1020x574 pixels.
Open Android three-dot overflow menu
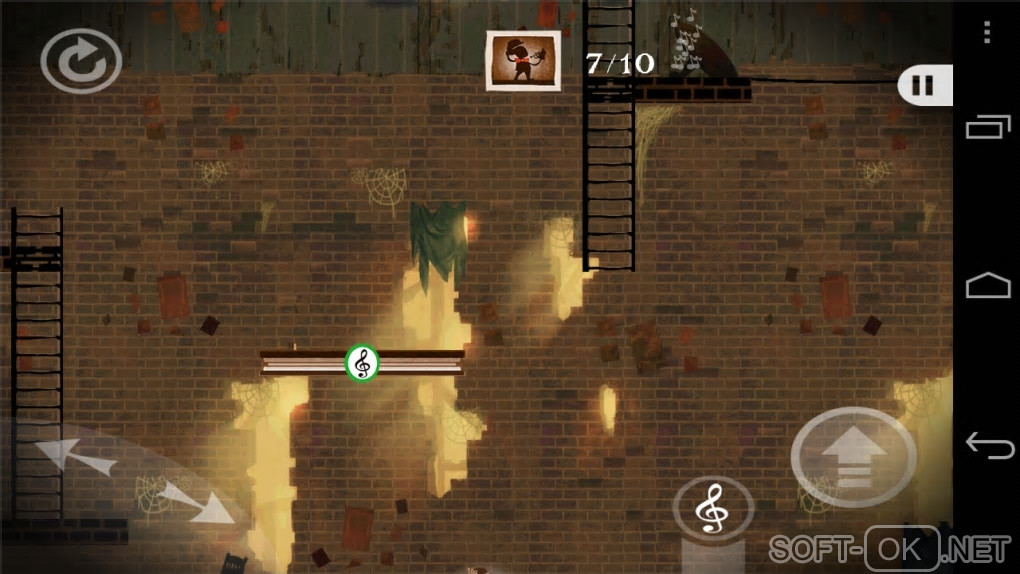(x=987, y=33)
